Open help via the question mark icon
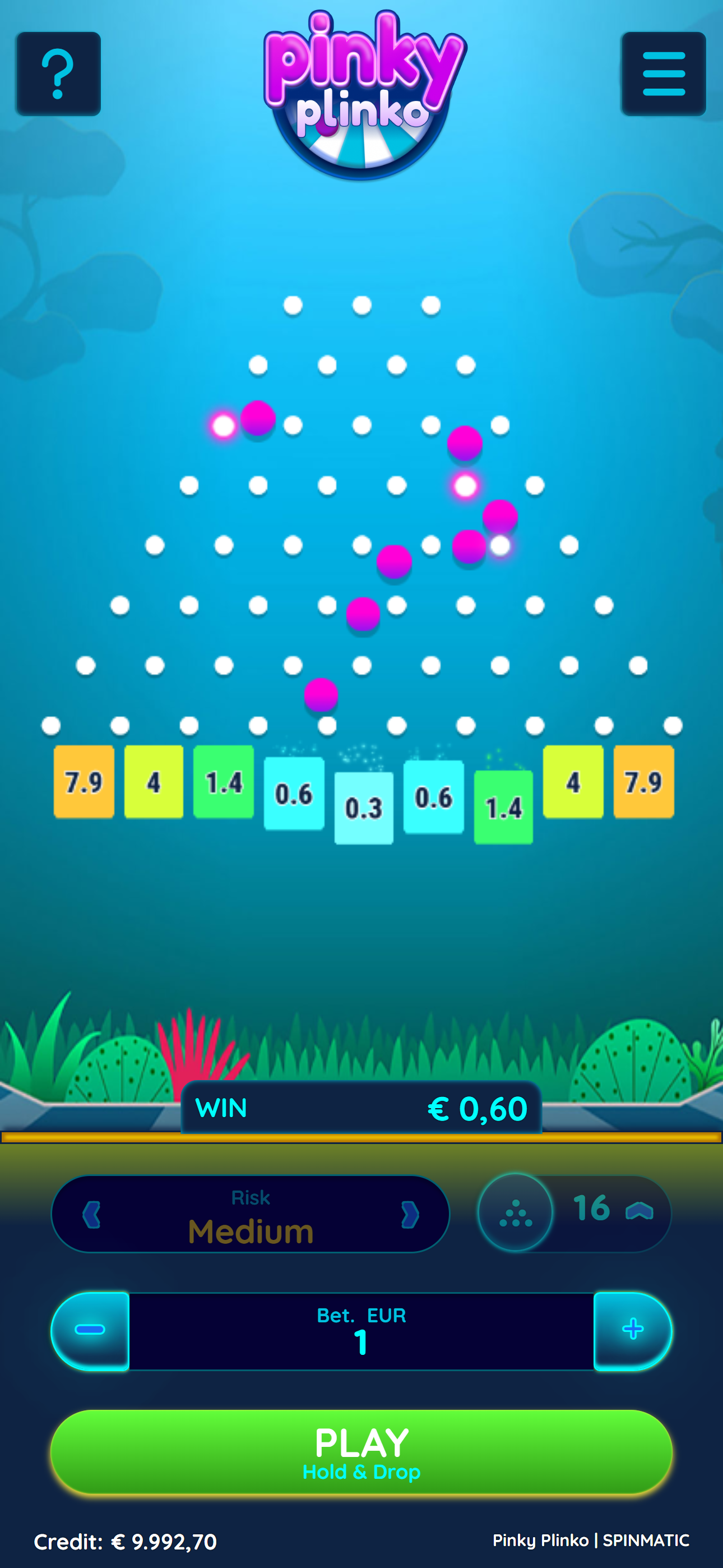 pyautogui.click(x=58, y=72)
